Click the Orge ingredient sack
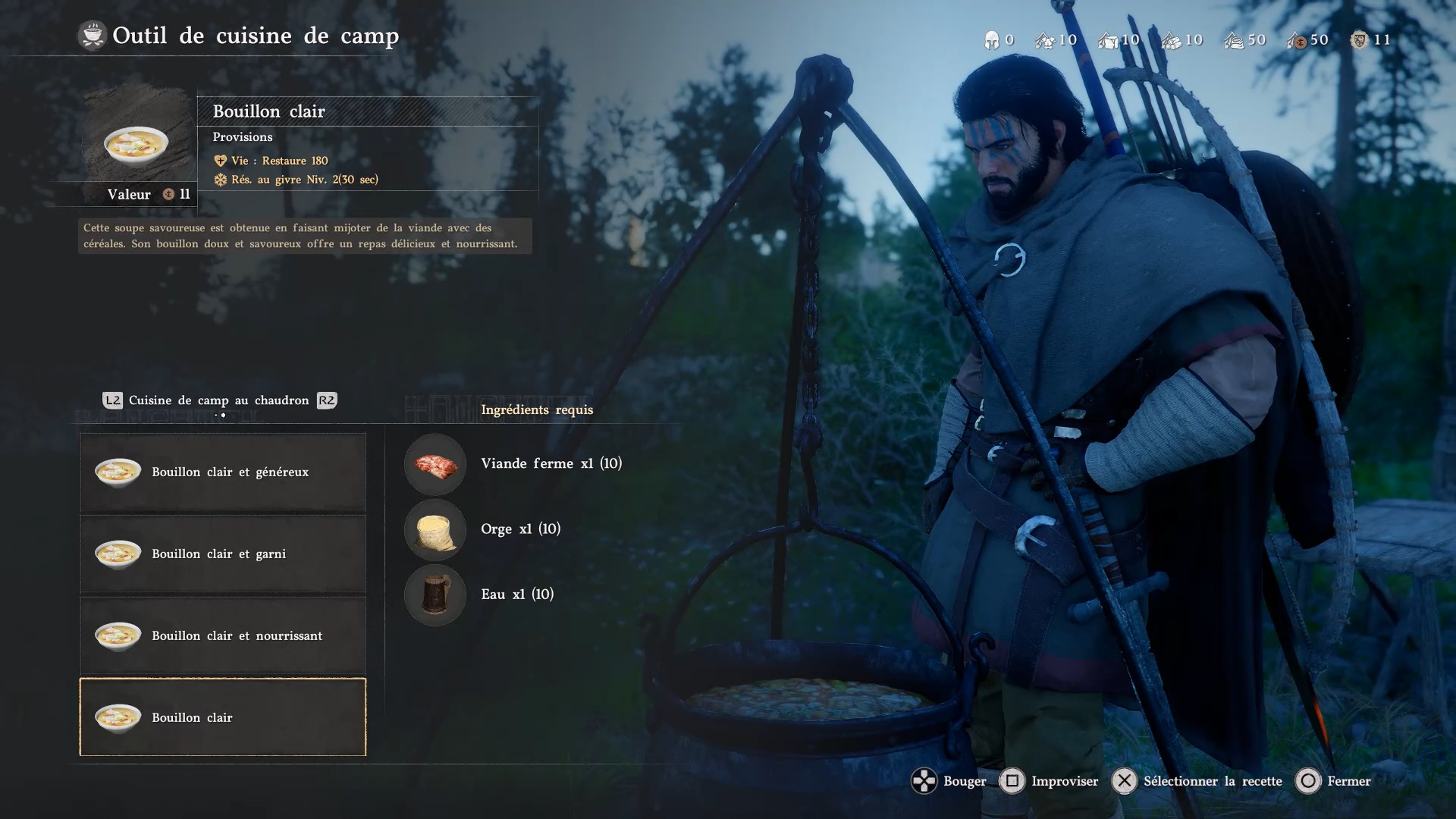This screenshot has height=819, width=1456. [435, 529]
